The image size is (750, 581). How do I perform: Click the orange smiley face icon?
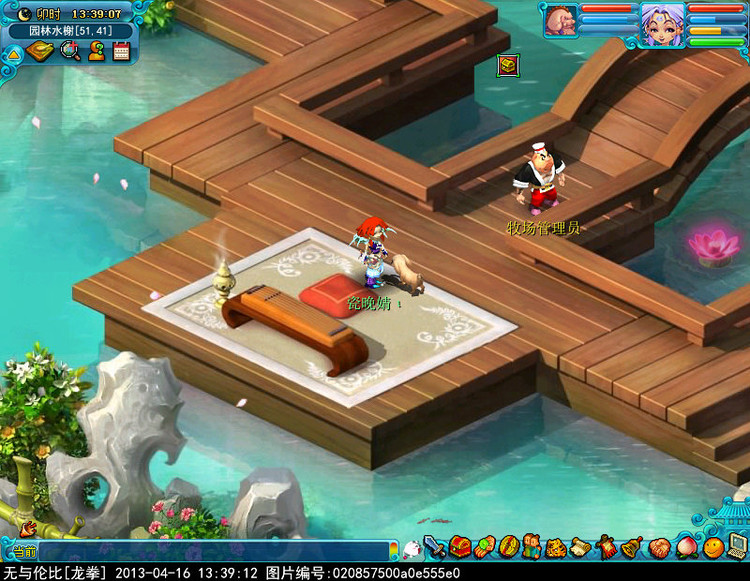coord(711,547)
